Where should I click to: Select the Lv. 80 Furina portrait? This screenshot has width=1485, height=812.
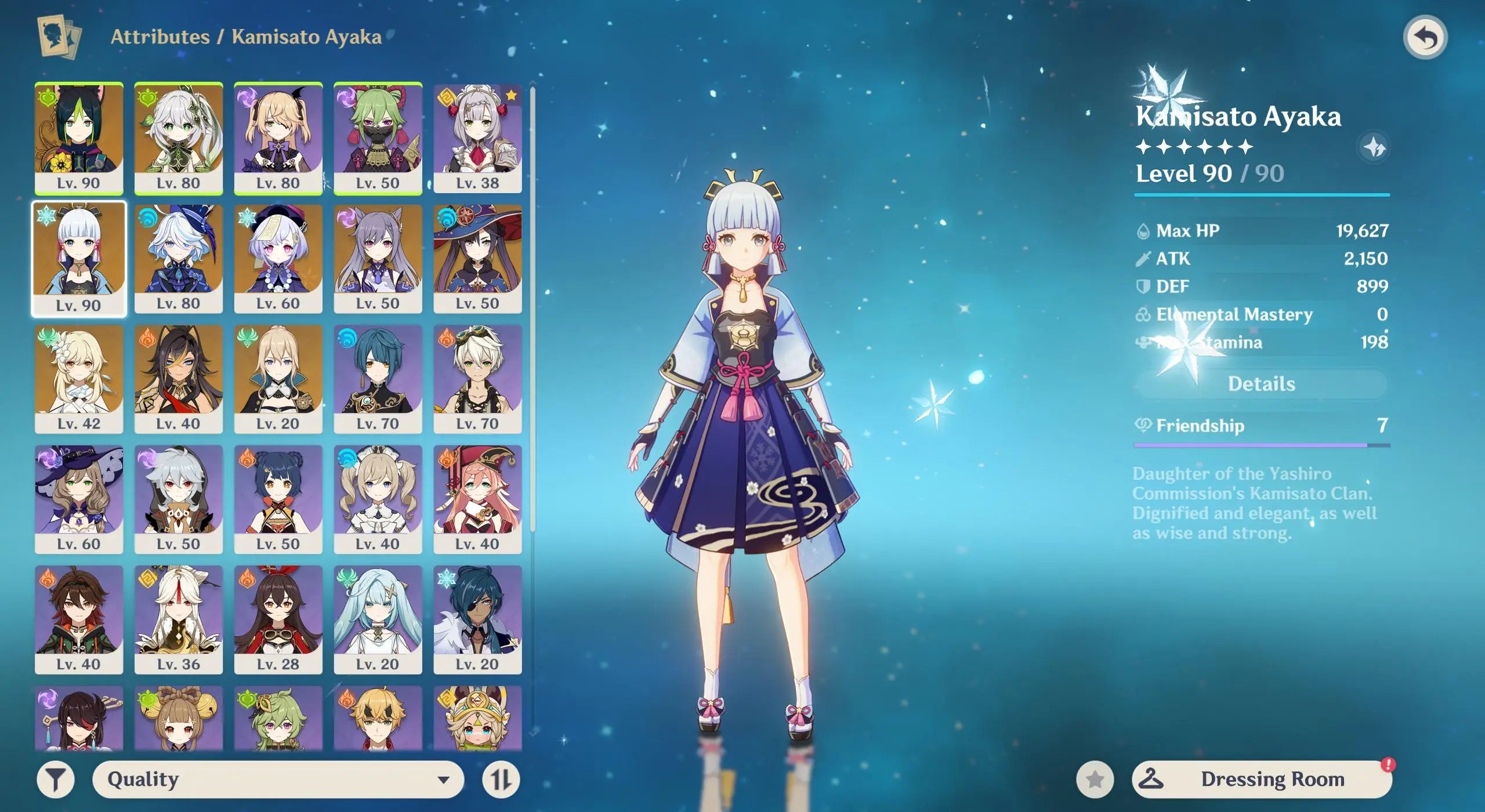click(179, 258)
